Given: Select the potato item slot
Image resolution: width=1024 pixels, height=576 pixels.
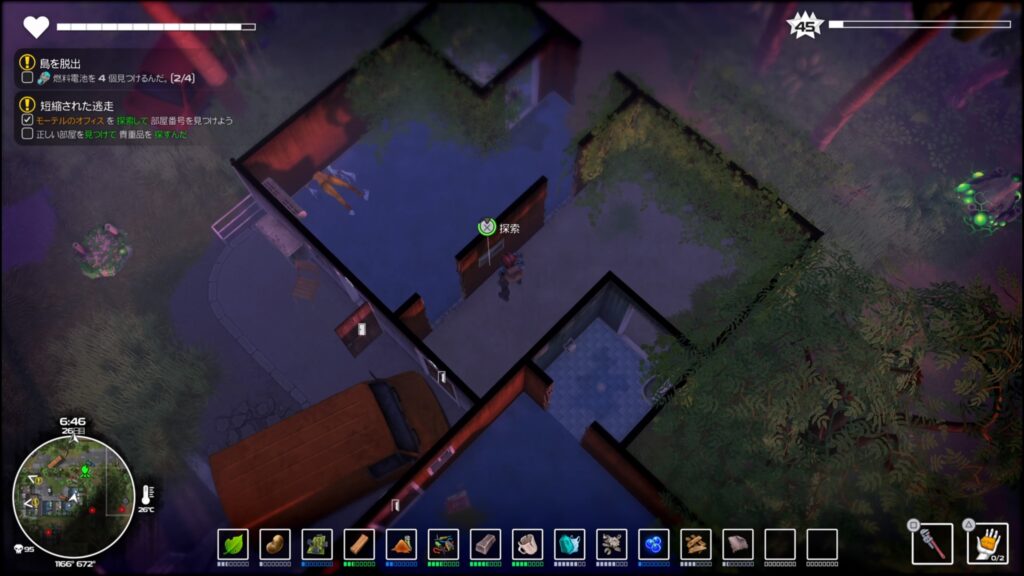Looking at the screenshot, I should point(275,544).
